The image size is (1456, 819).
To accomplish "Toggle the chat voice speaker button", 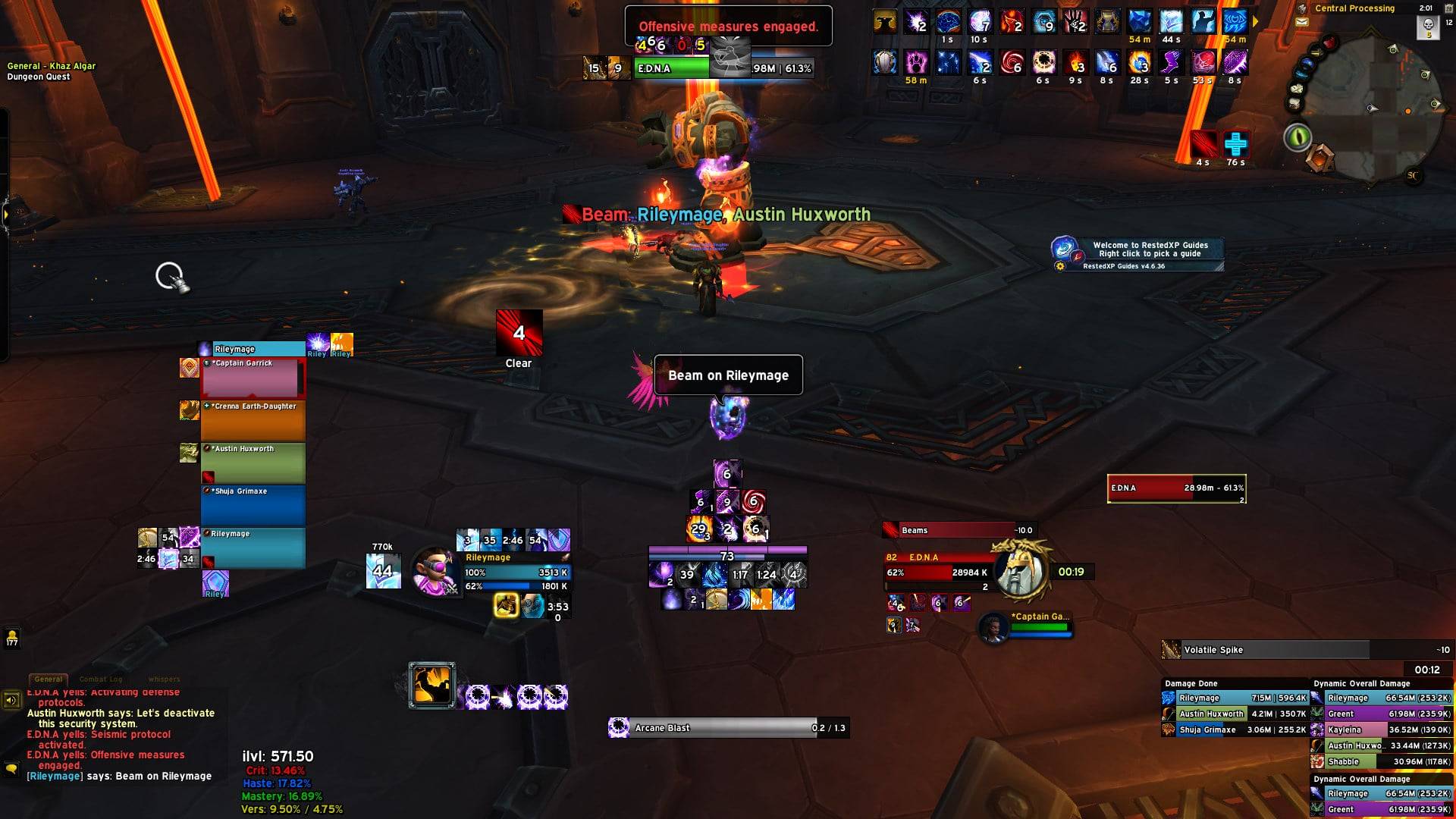I will pos(11,700).
